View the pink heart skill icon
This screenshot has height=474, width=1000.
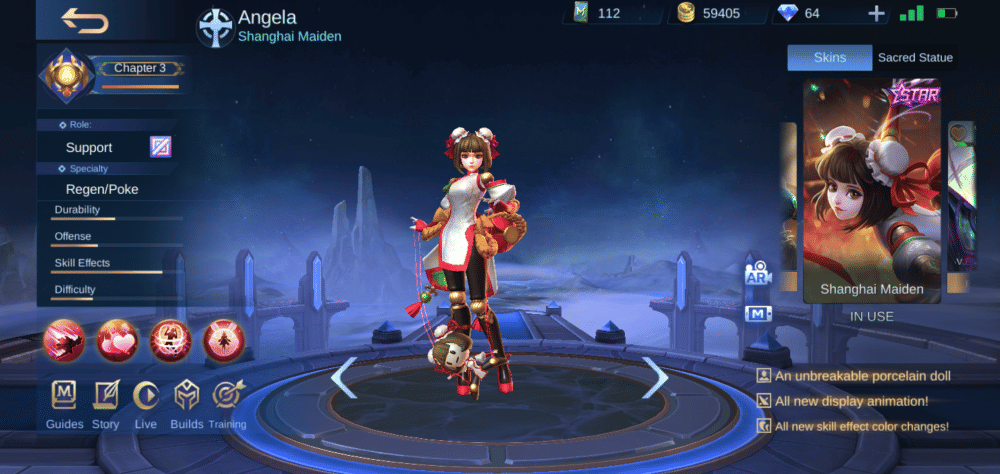[x=117, y=341]
